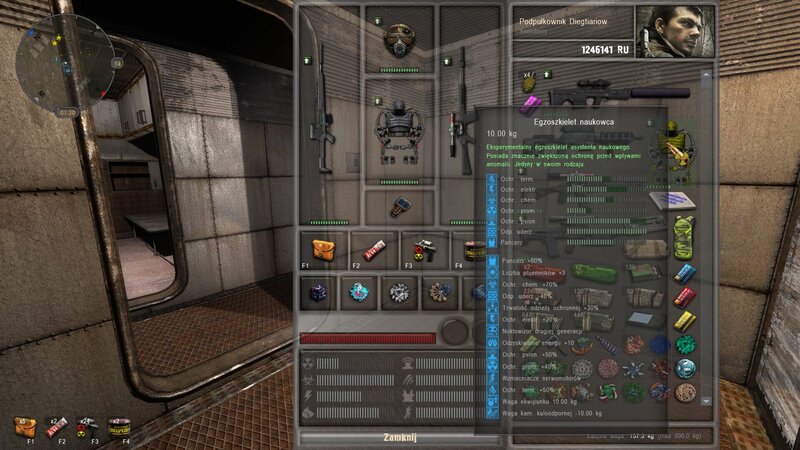Choose the anti-radiation drug in quick slot F3

[x=425, y=248]
